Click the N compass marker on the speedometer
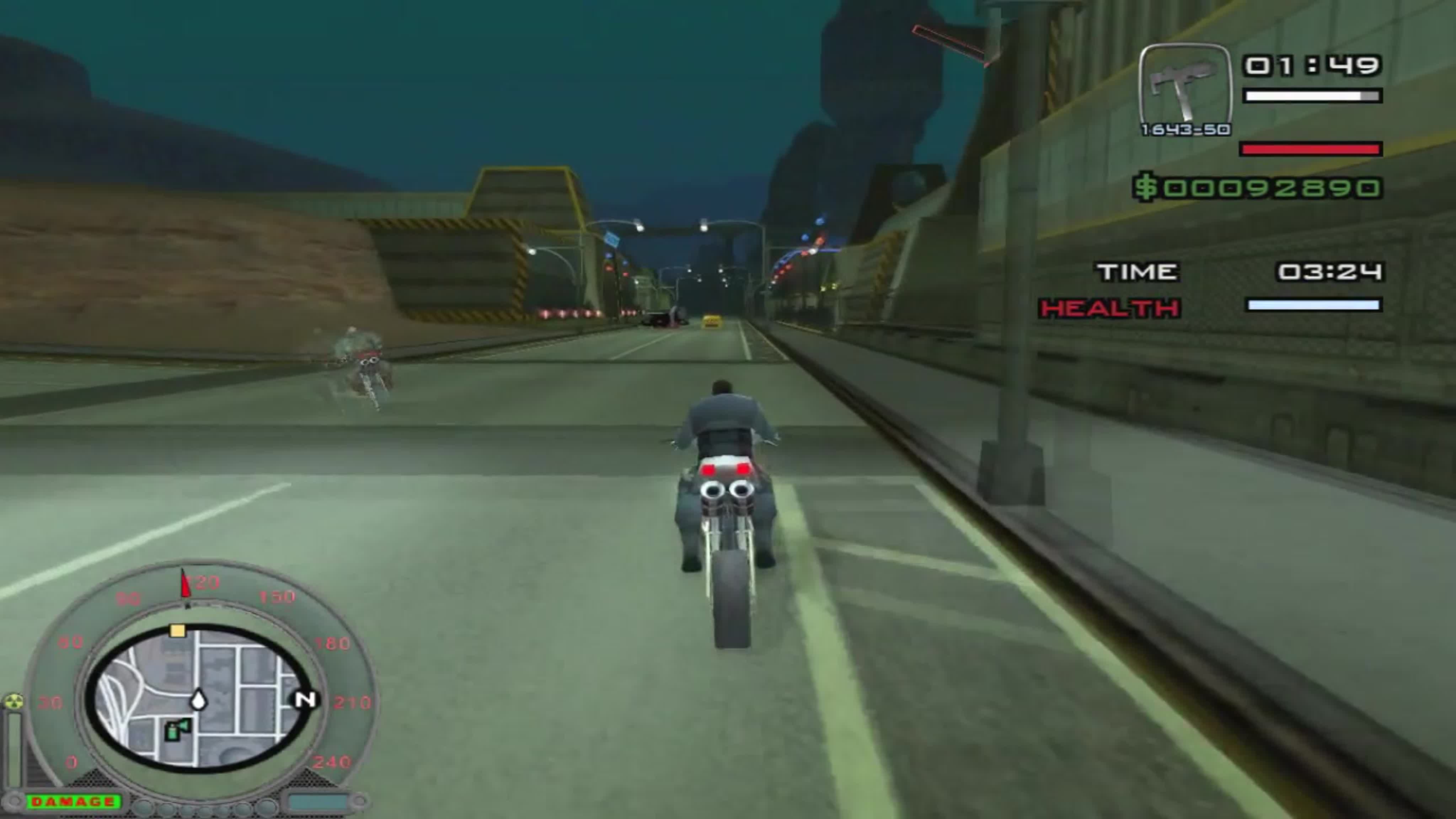Viewport: 1456px width, 819px height. tap(305, 699)
